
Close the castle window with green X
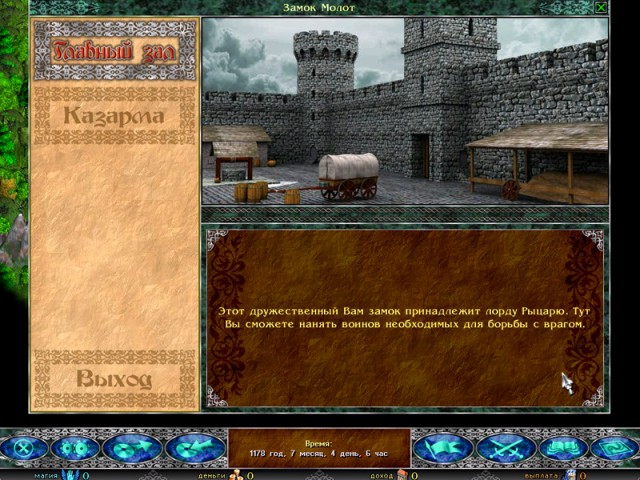(600, 8)
